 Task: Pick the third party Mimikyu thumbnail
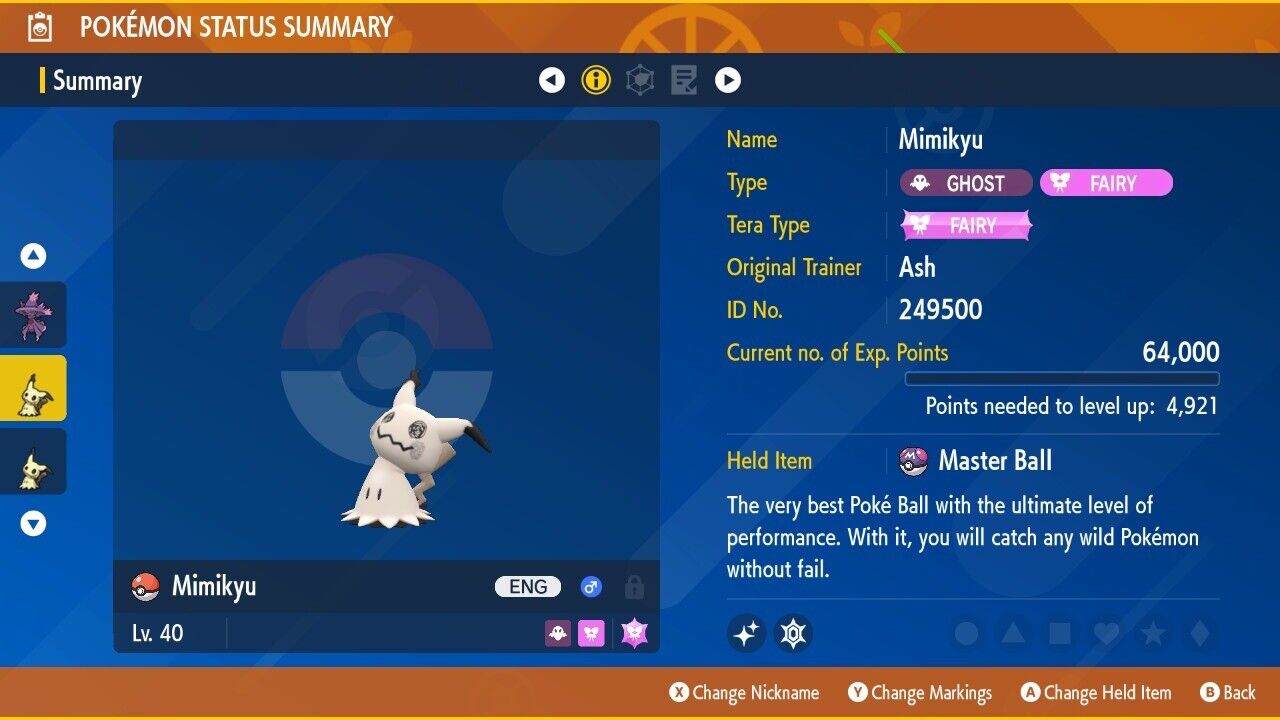(33, 461)
